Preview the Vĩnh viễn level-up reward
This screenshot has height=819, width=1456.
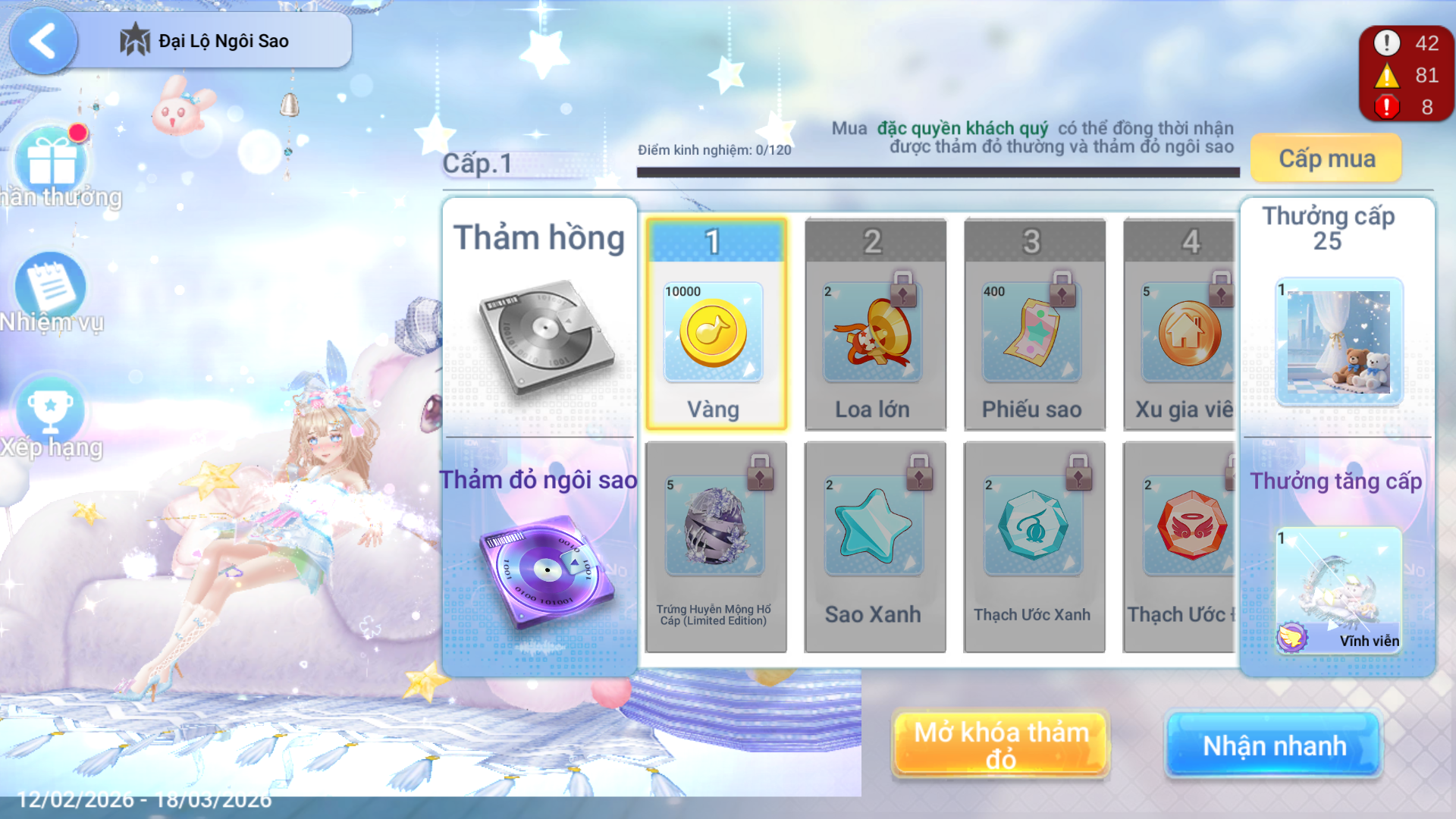click(1339, 589)
